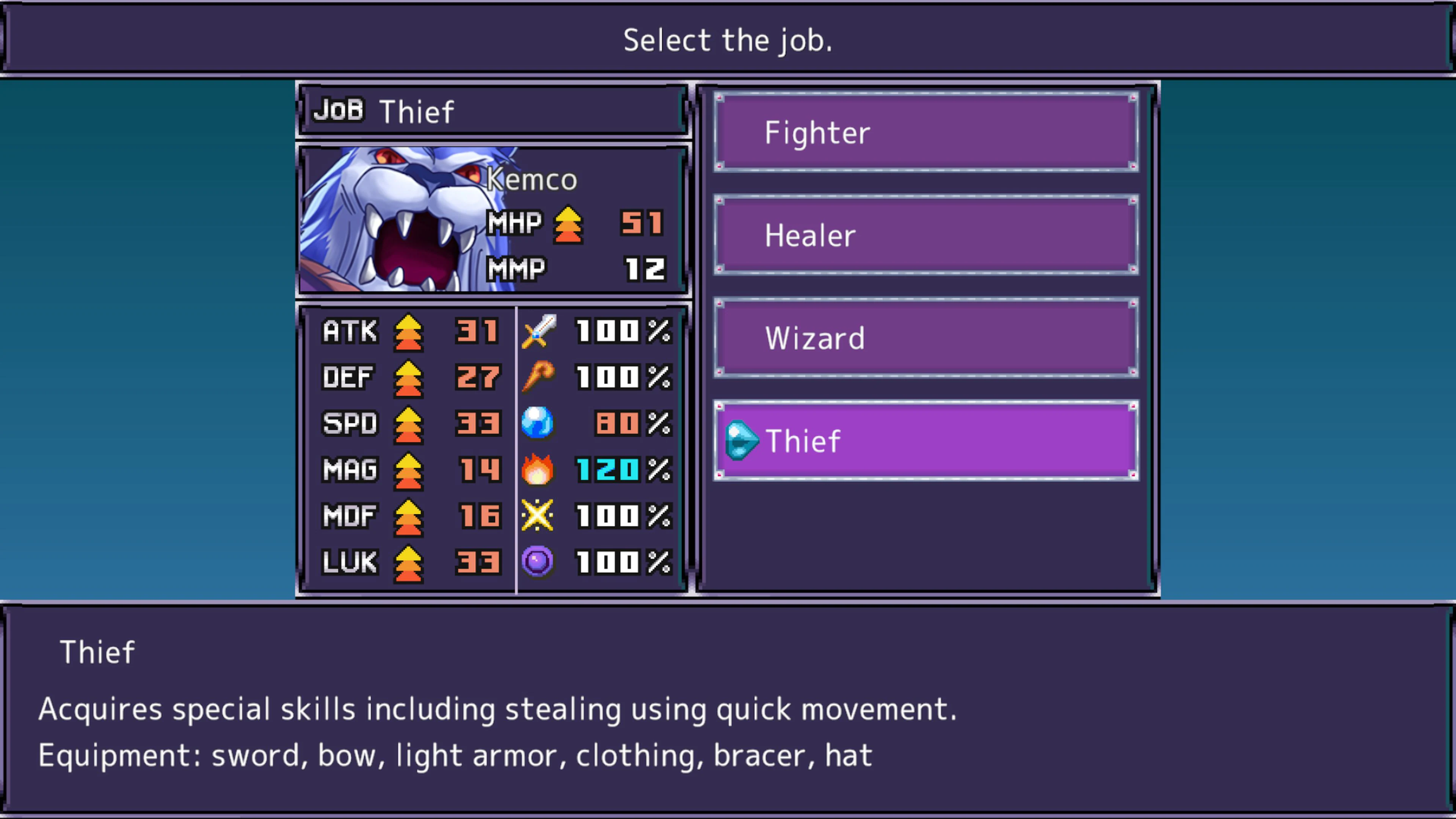
Task: Click the sword weapon affinity icon
Action: point(538,331)
